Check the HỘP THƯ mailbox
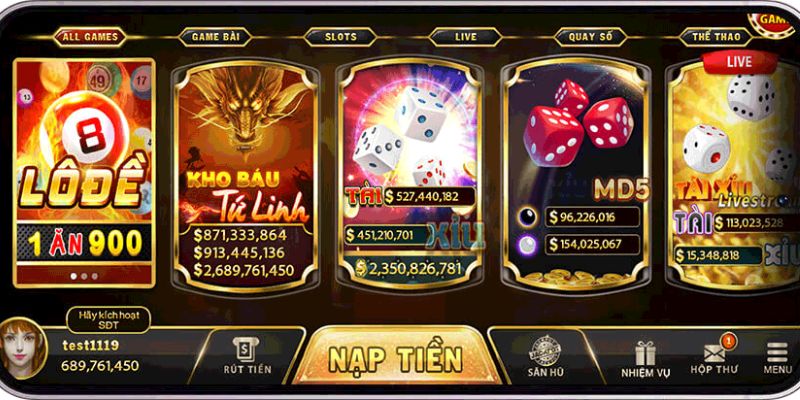Image resolution: width=800 pixels, height=400 pixels. (x=714, y=357)
